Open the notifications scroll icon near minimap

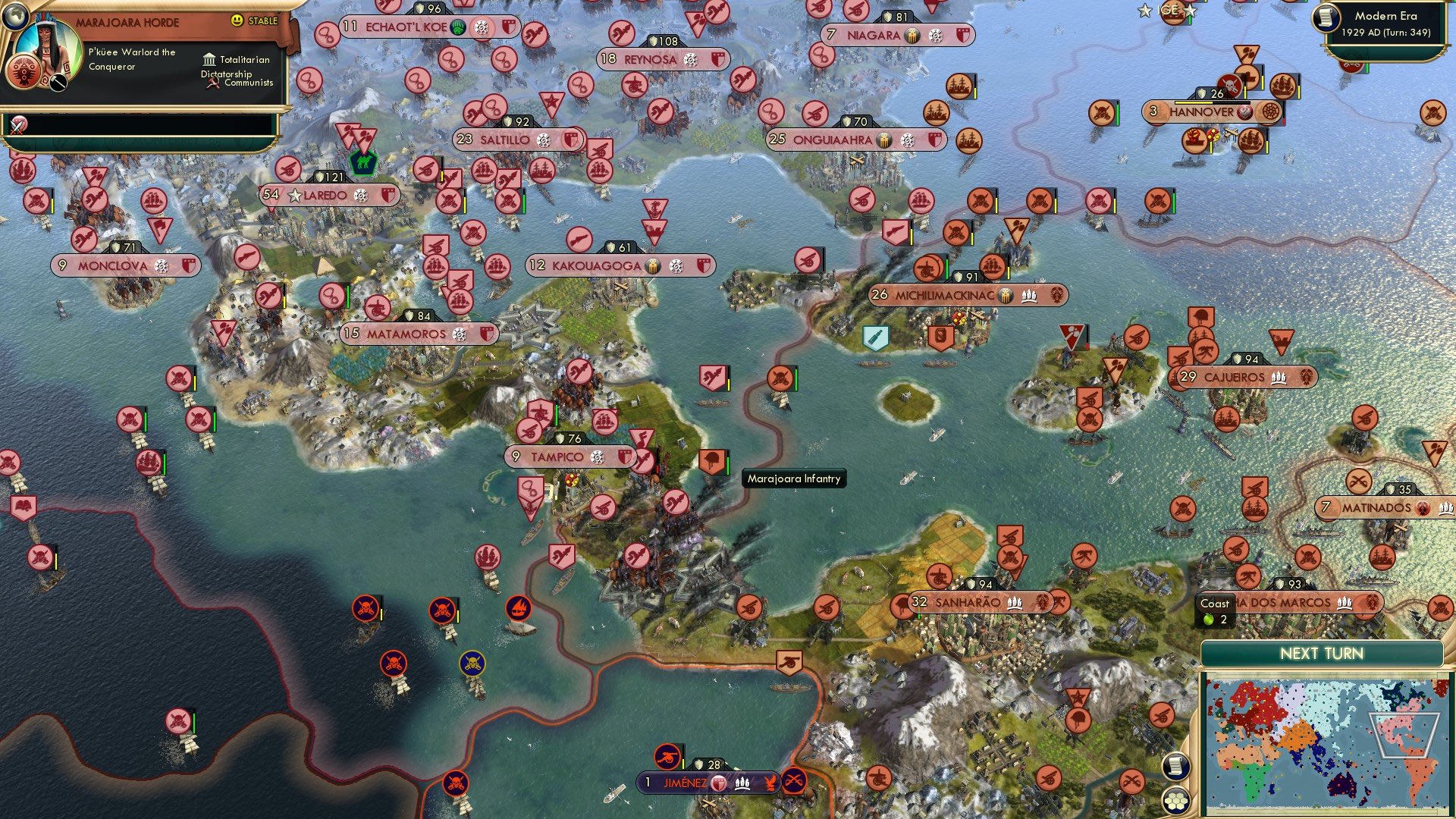pyautogui.click(x=1176, y=766)
